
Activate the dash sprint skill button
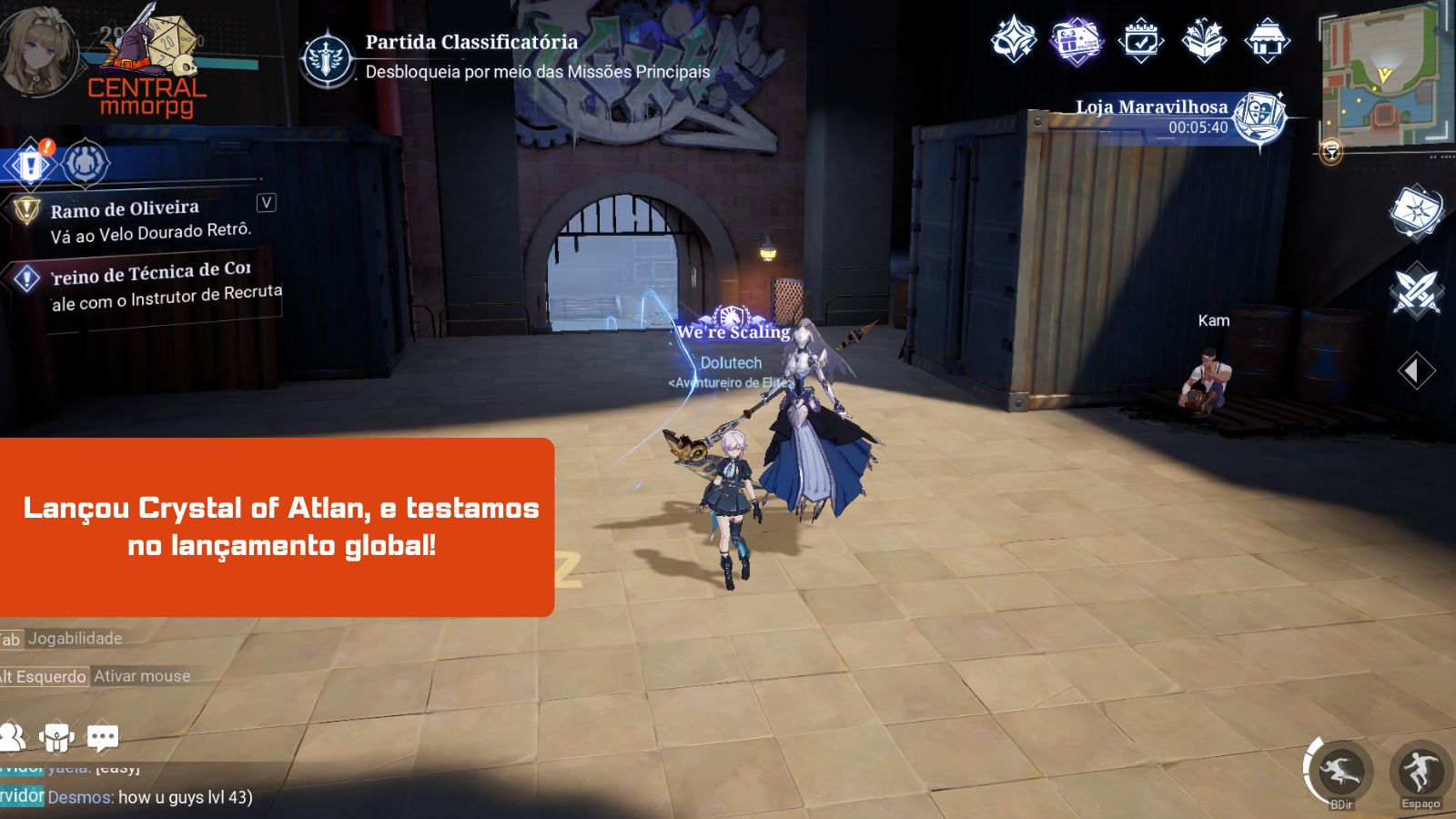1340,772
